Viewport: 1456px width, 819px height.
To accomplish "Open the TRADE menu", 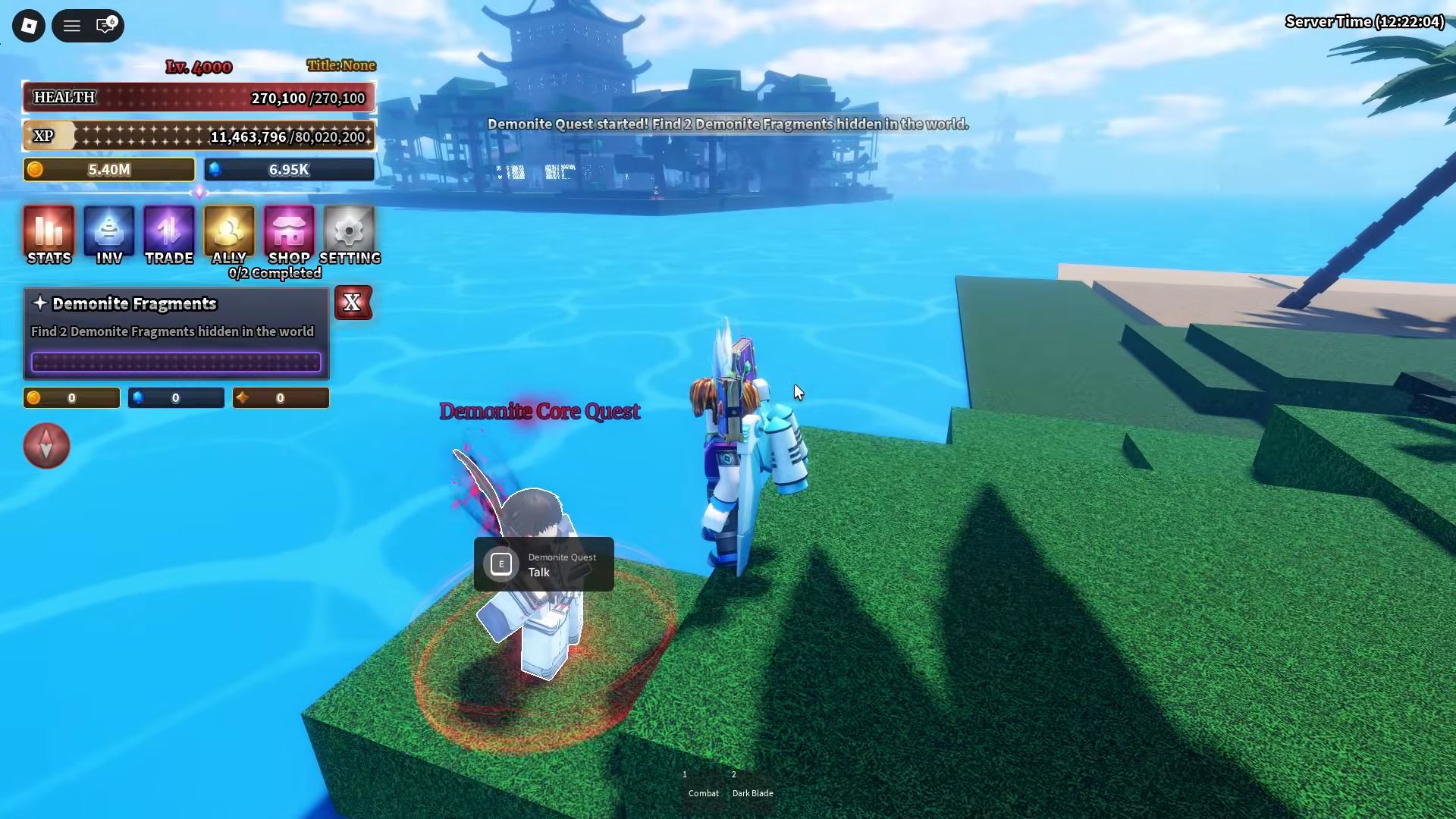I will (169, 235).
